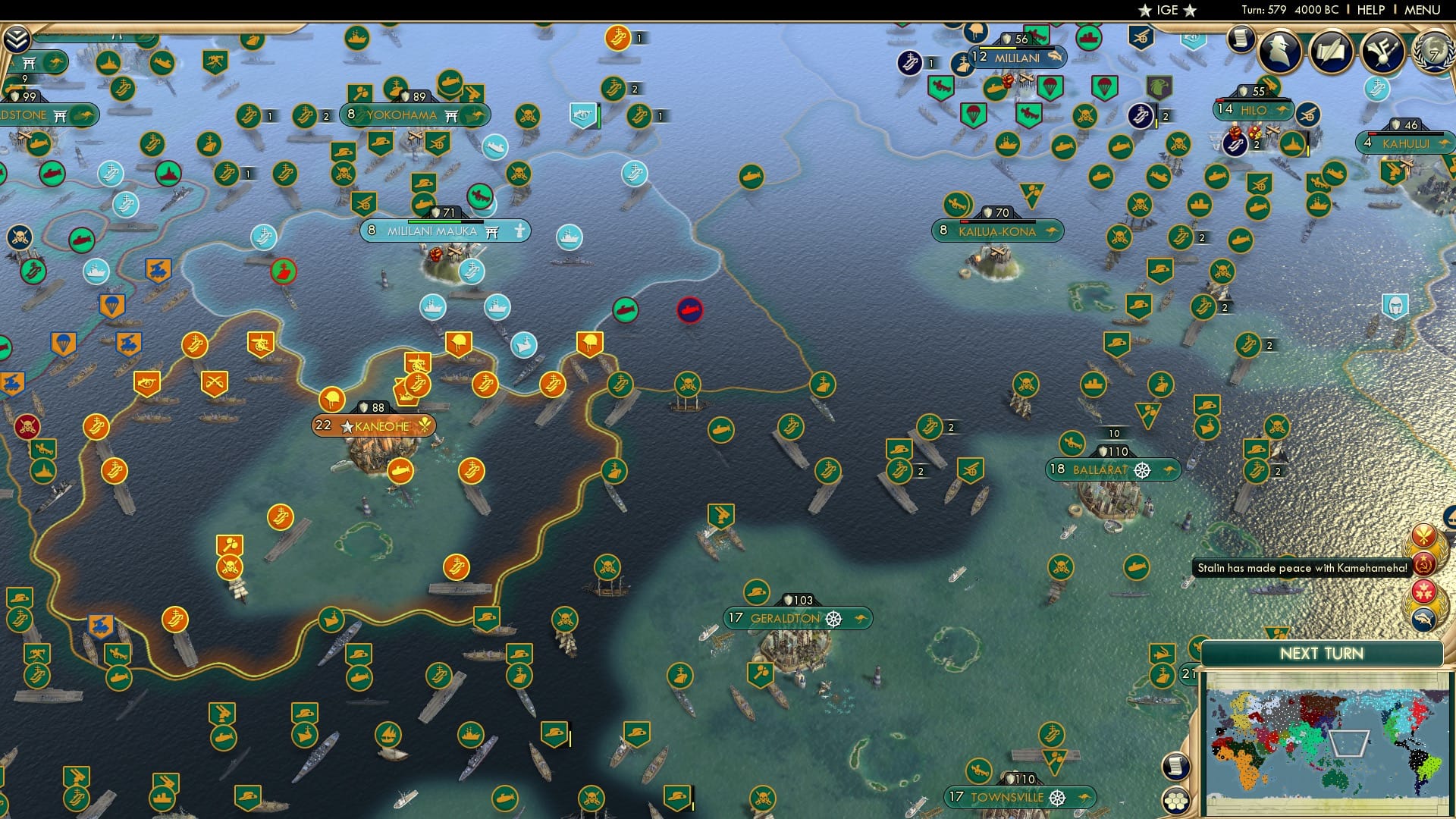
Task: Toggle the hexagon grid icon near the minimap
Action: (x=1176, y=799)
